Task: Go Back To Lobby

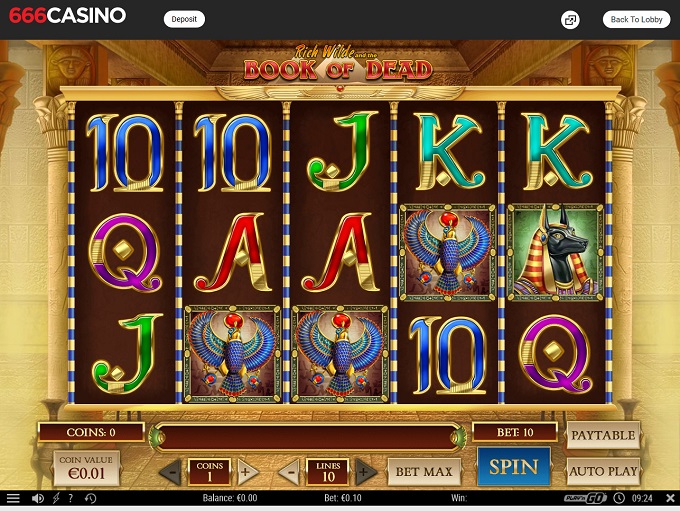Action: click(636, 19)
